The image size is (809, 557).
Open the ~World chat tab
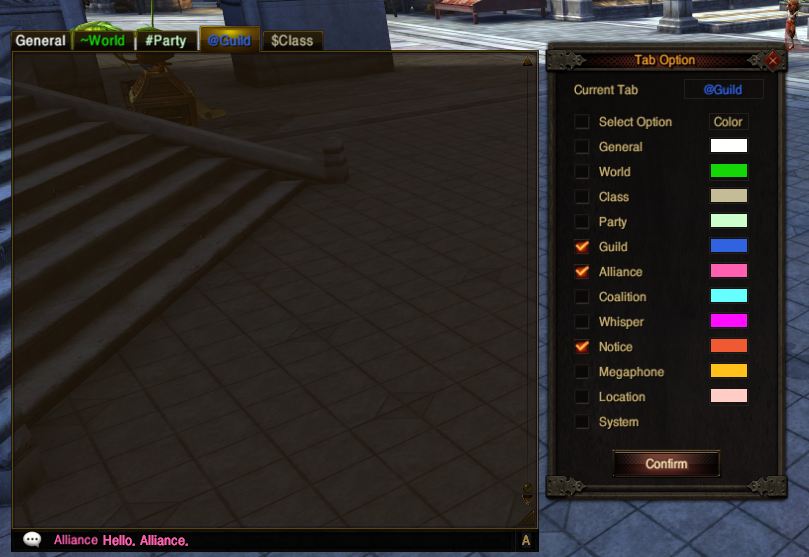tap(103, 41)
